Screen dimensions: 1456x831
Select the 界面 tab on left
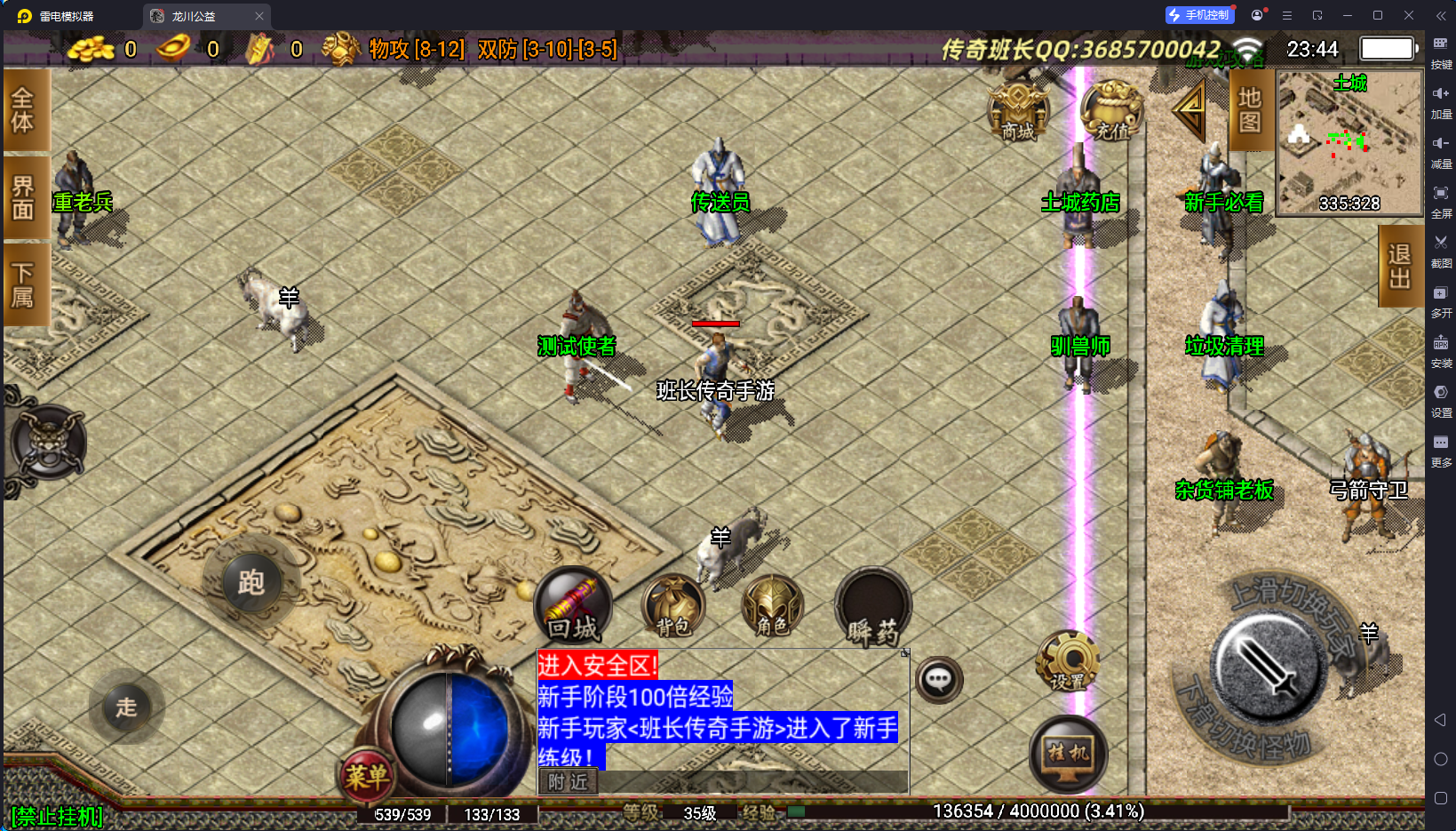[24, 197]
